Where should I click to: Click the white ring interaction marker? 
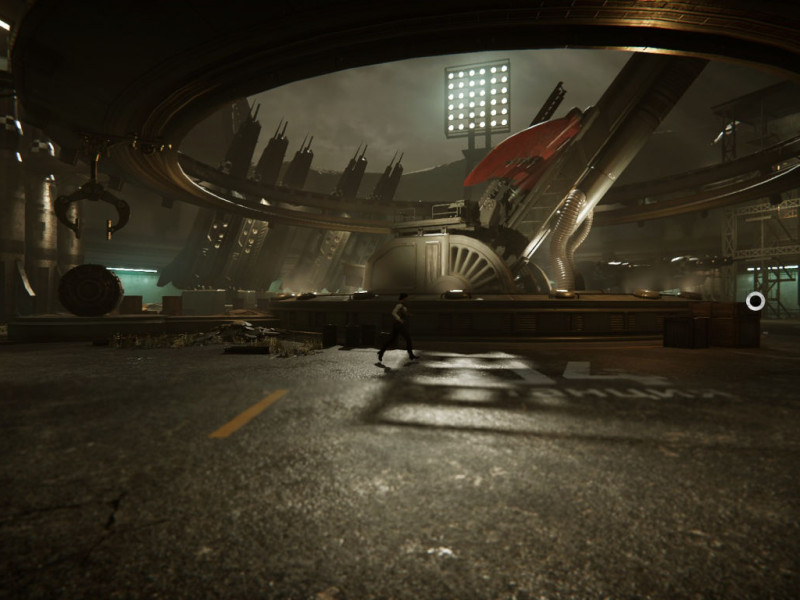(x=755, y=300)
